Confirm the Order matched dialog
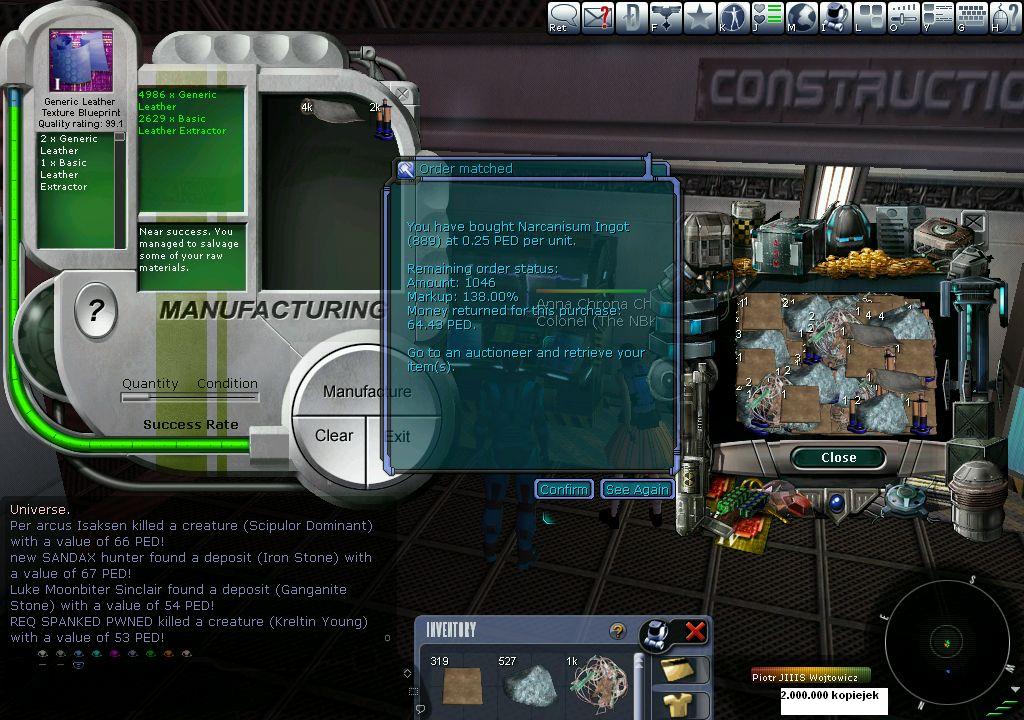The height and width of the screenshot is (720, 1024). (x=563, y=489)
